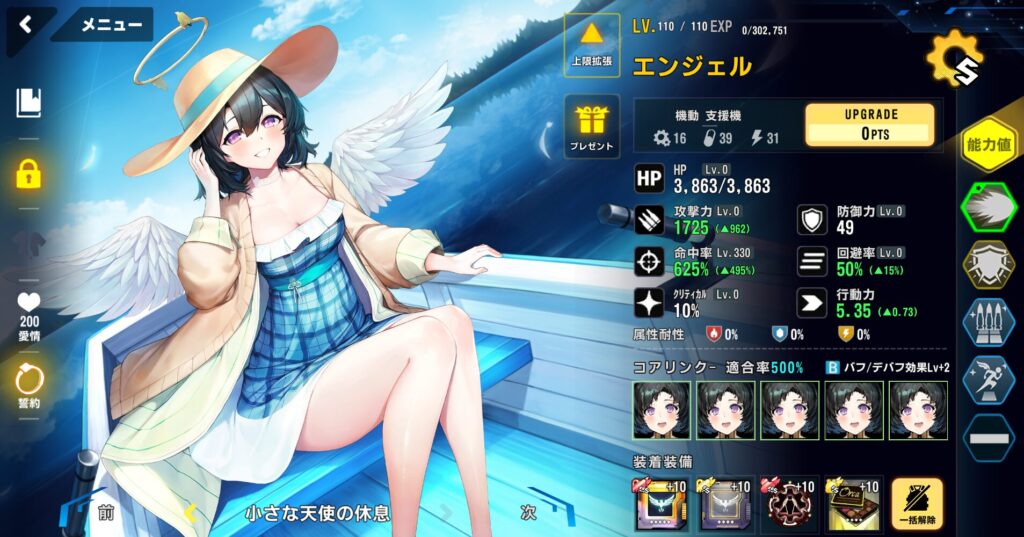Open the メニュー menu
The image size is (1024, 537).
point(111,25)
